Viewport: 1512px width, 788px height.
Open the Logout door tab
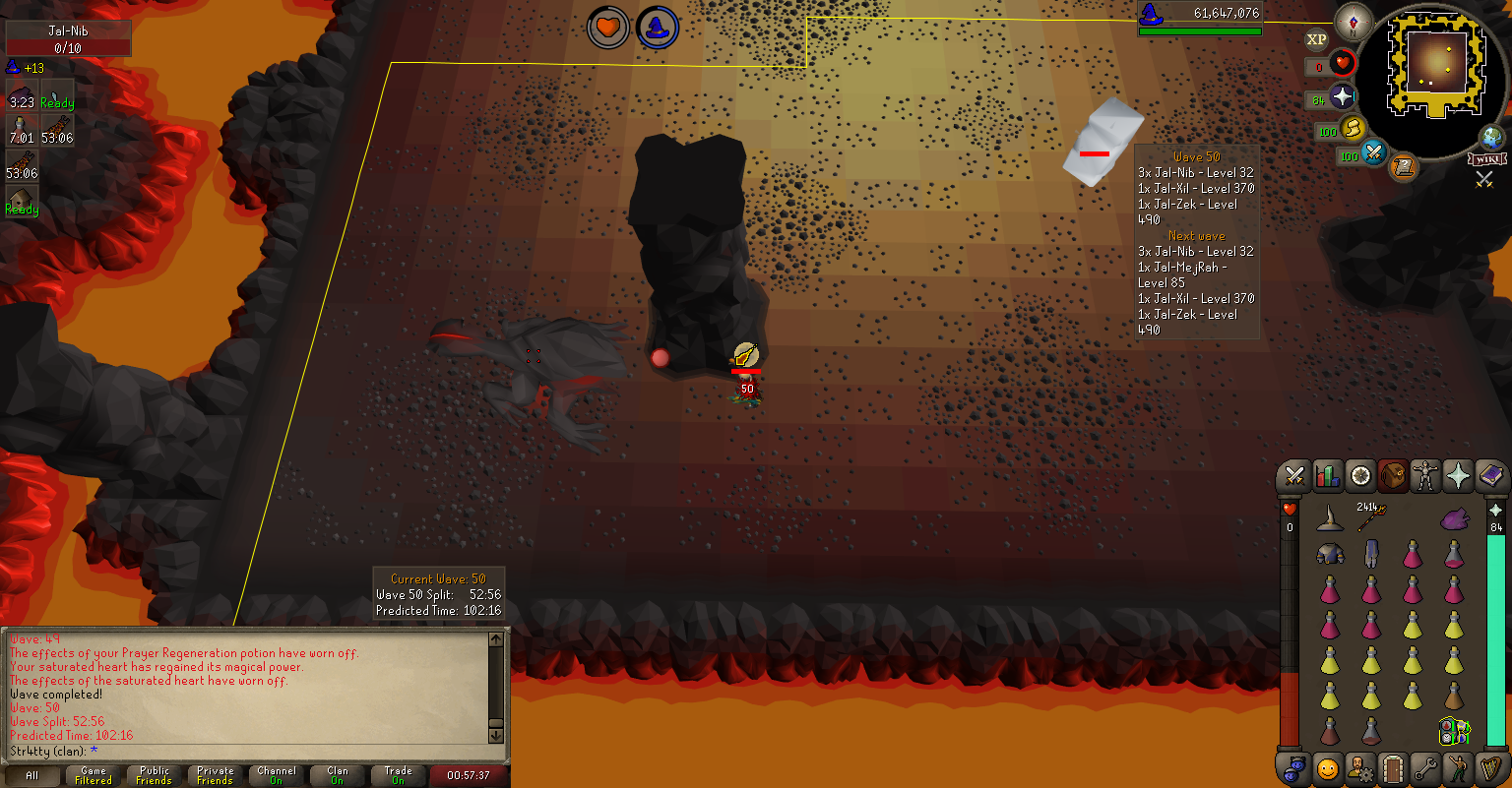pos(1392,767)
